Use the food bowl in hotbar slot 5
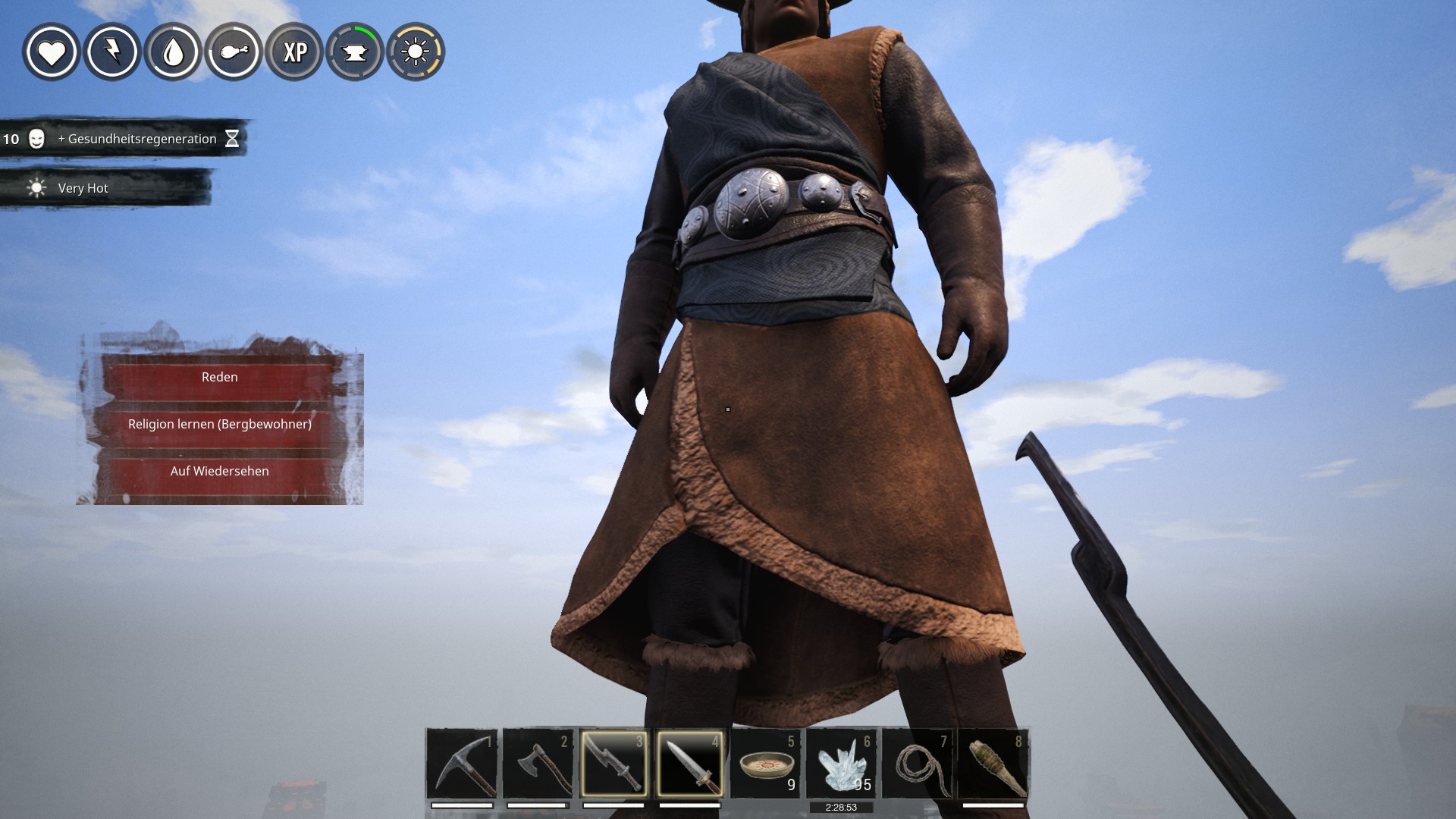 click(x=765, y=763)
